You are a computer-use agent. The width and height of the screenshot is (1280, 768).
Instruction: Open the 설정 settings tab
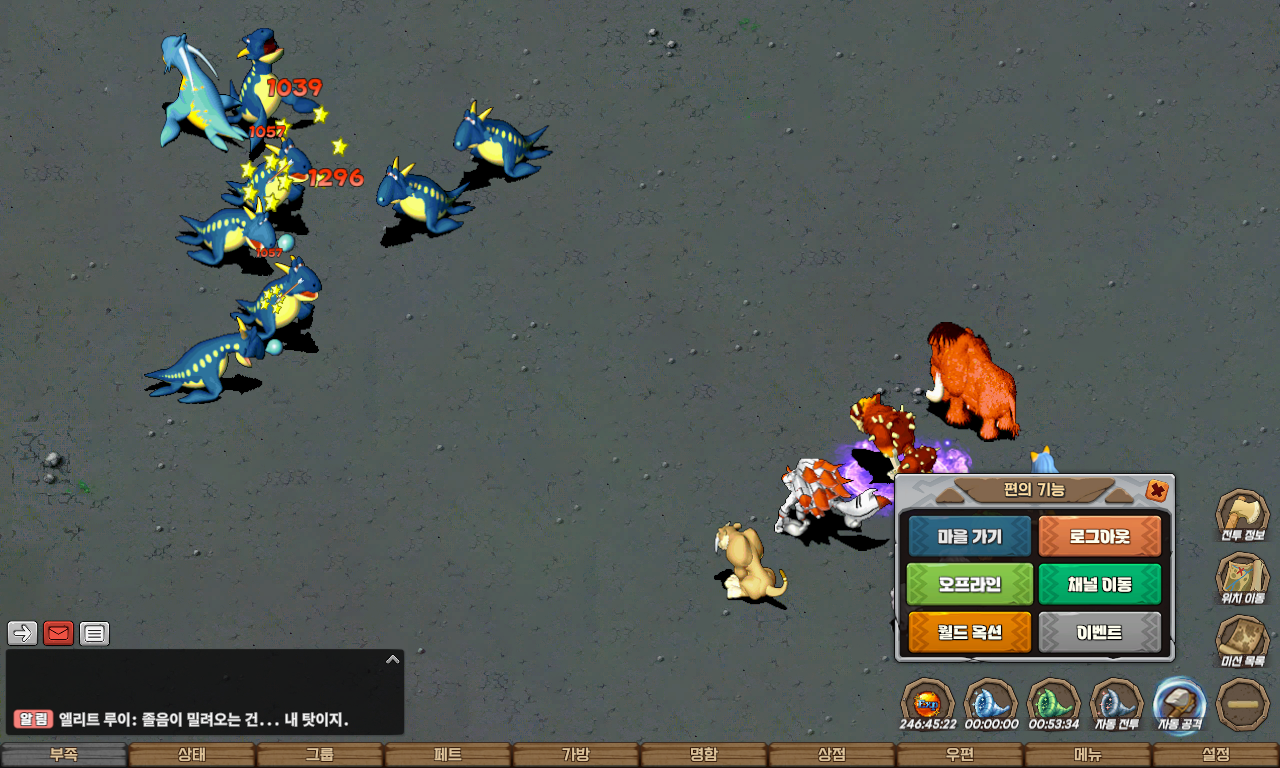click(x=1215, y=755)
